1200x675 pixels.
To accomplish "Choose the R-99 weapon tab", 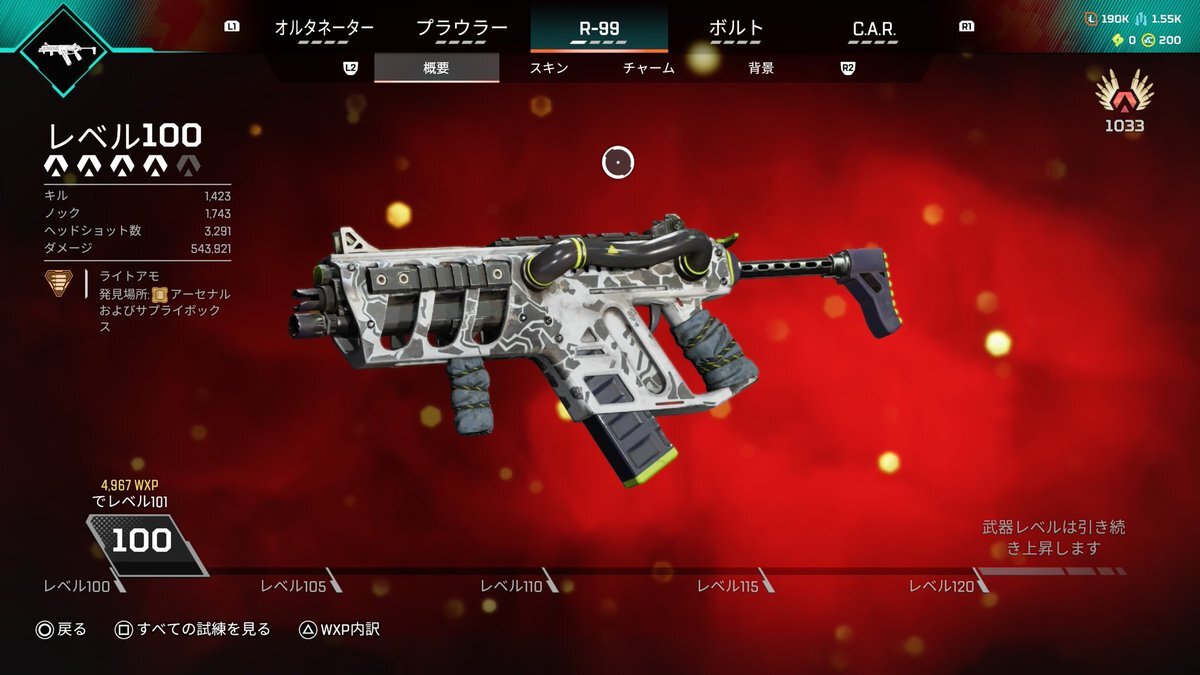I will pos(599,28).
